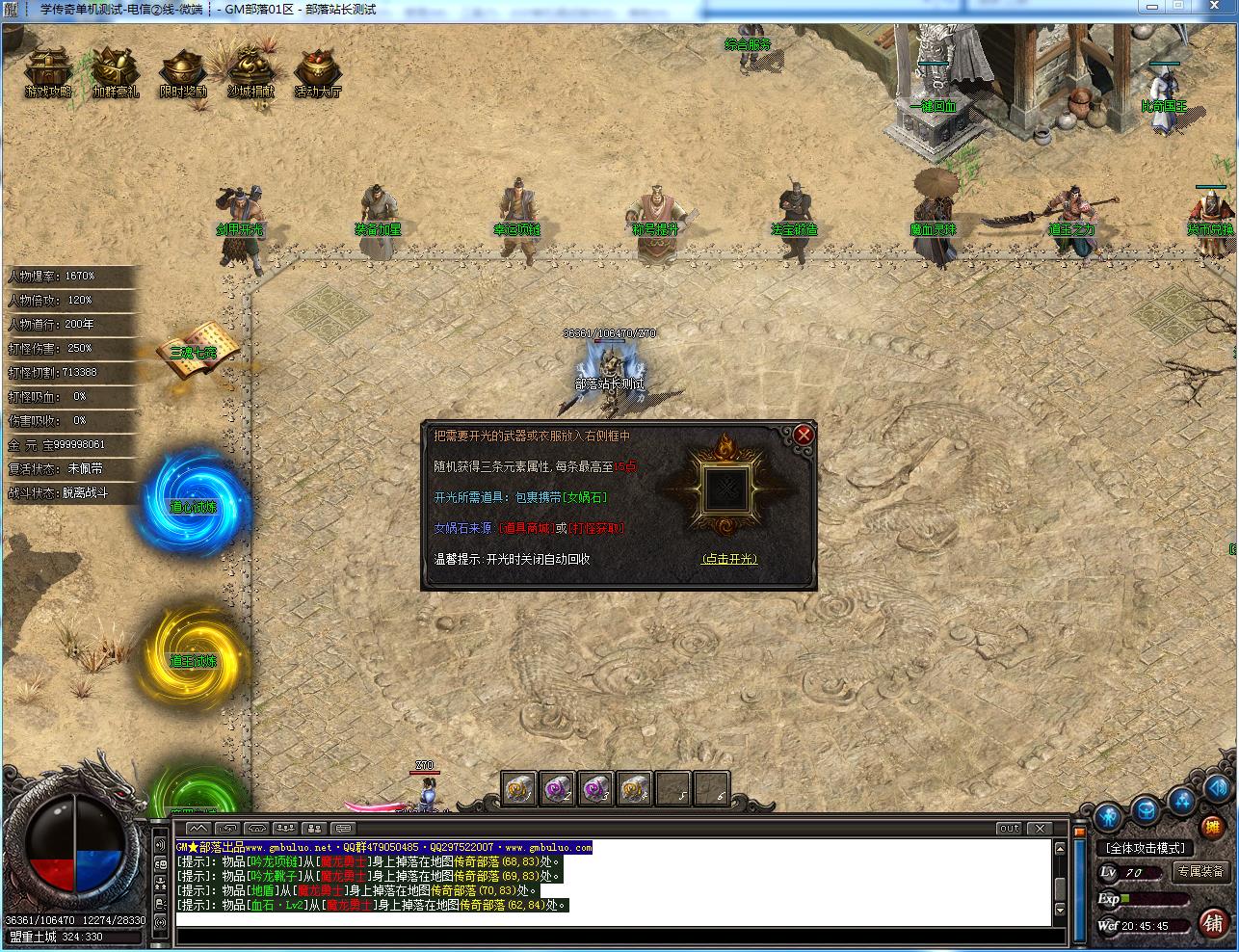Screen dimensions: 1239x952
Task: Open the orange 摊 stall button
Action: point(1212,827)
